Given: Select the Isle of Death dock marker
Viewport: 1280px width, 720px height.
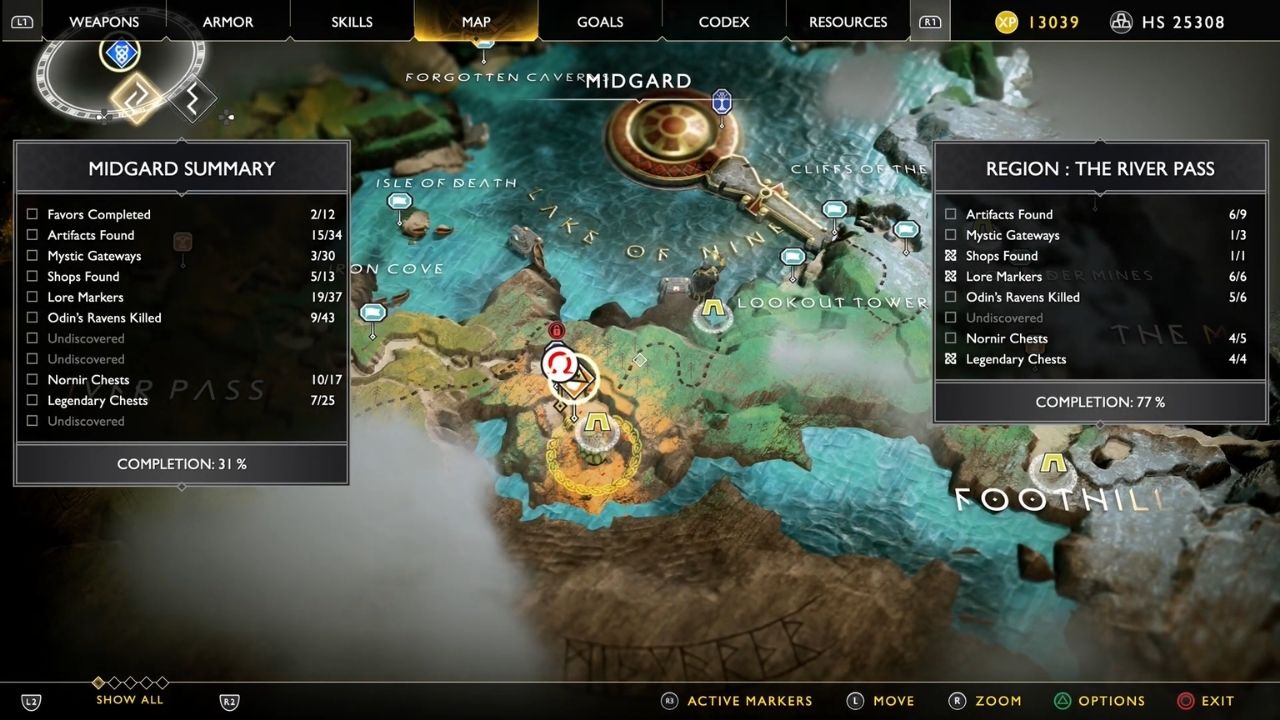Looking at the screenshot, I should tap(399, 203).
